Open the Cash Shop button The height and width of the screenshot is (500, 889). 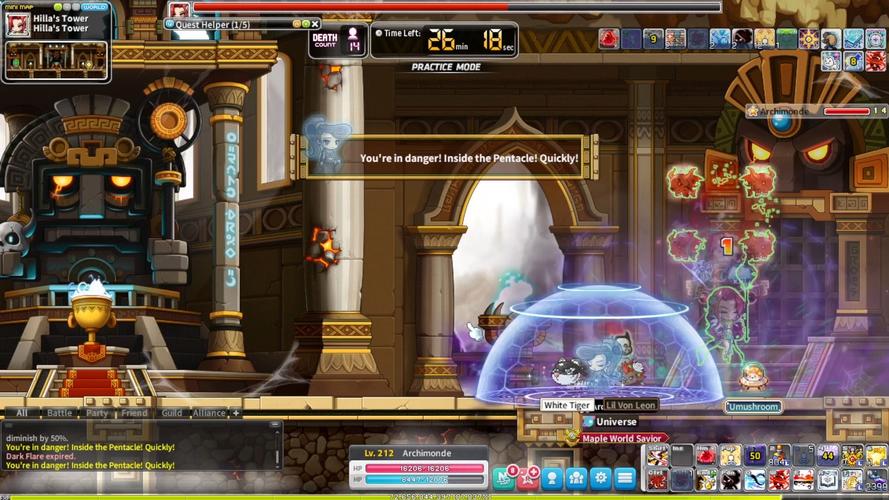coord(506,477)
